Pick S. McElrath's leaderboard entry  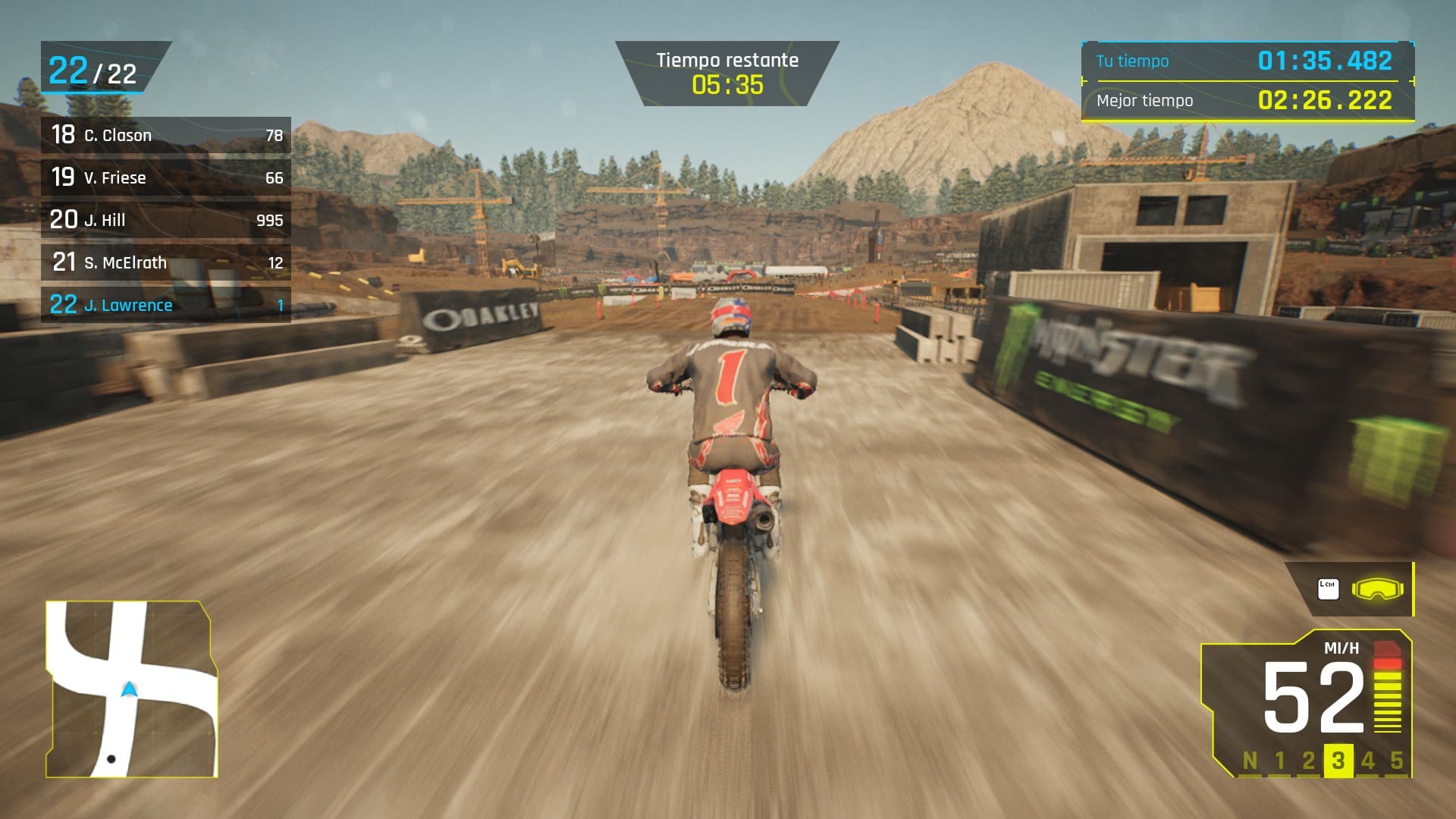pos(165,262)
